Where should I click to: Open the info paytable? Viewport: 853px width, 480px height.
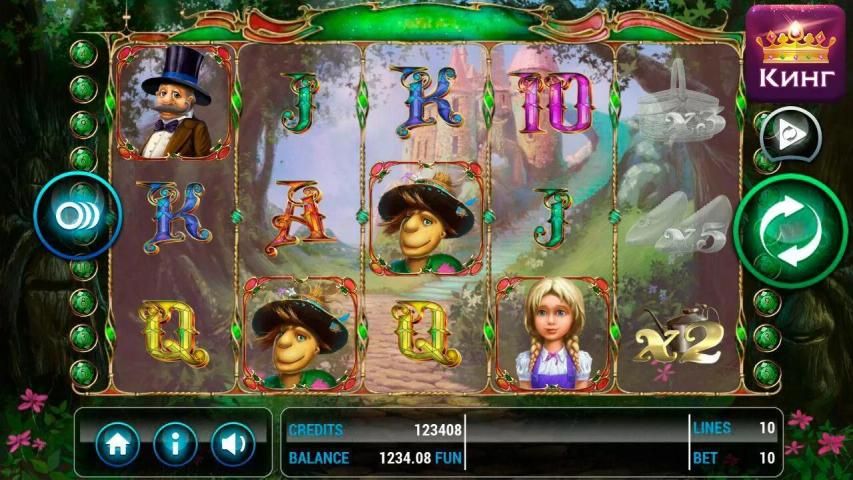click(175, 443)
